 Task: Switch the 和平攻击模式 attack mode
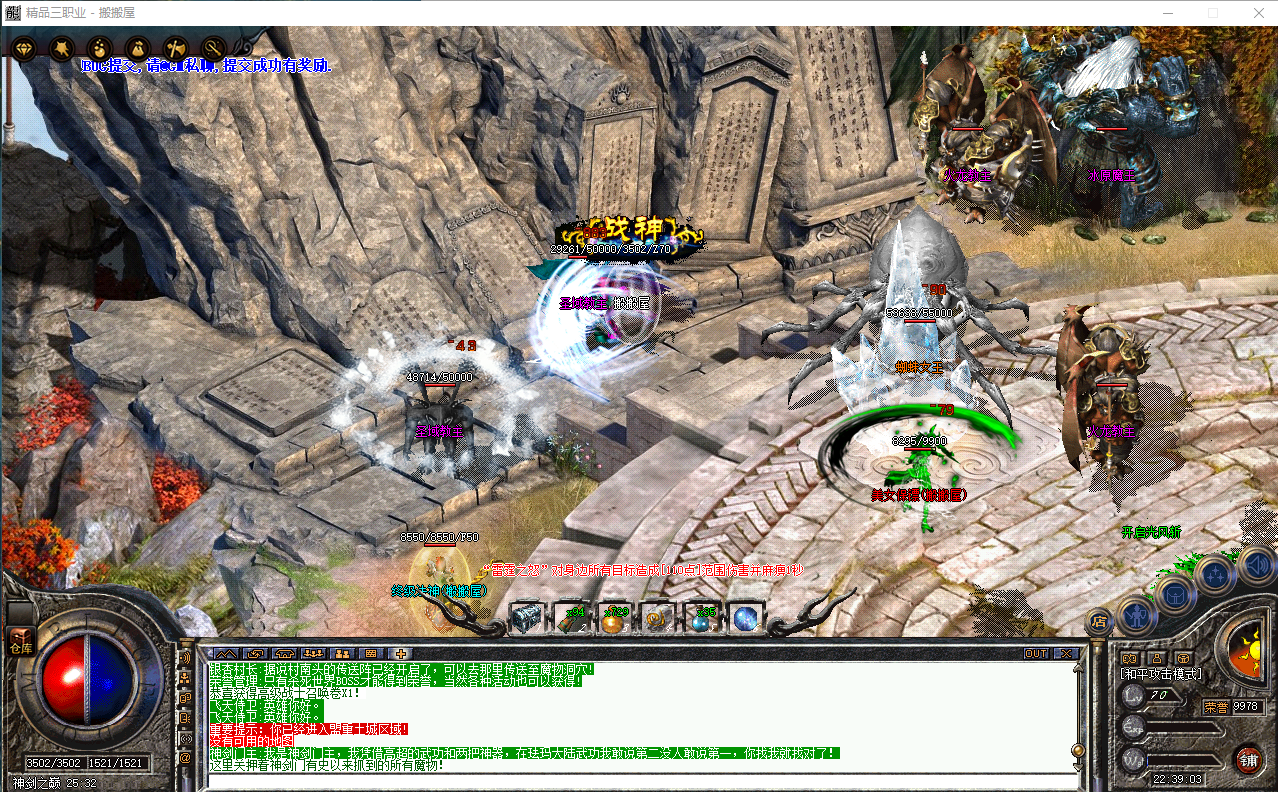pyautogui.click(x=1162, y=674)
